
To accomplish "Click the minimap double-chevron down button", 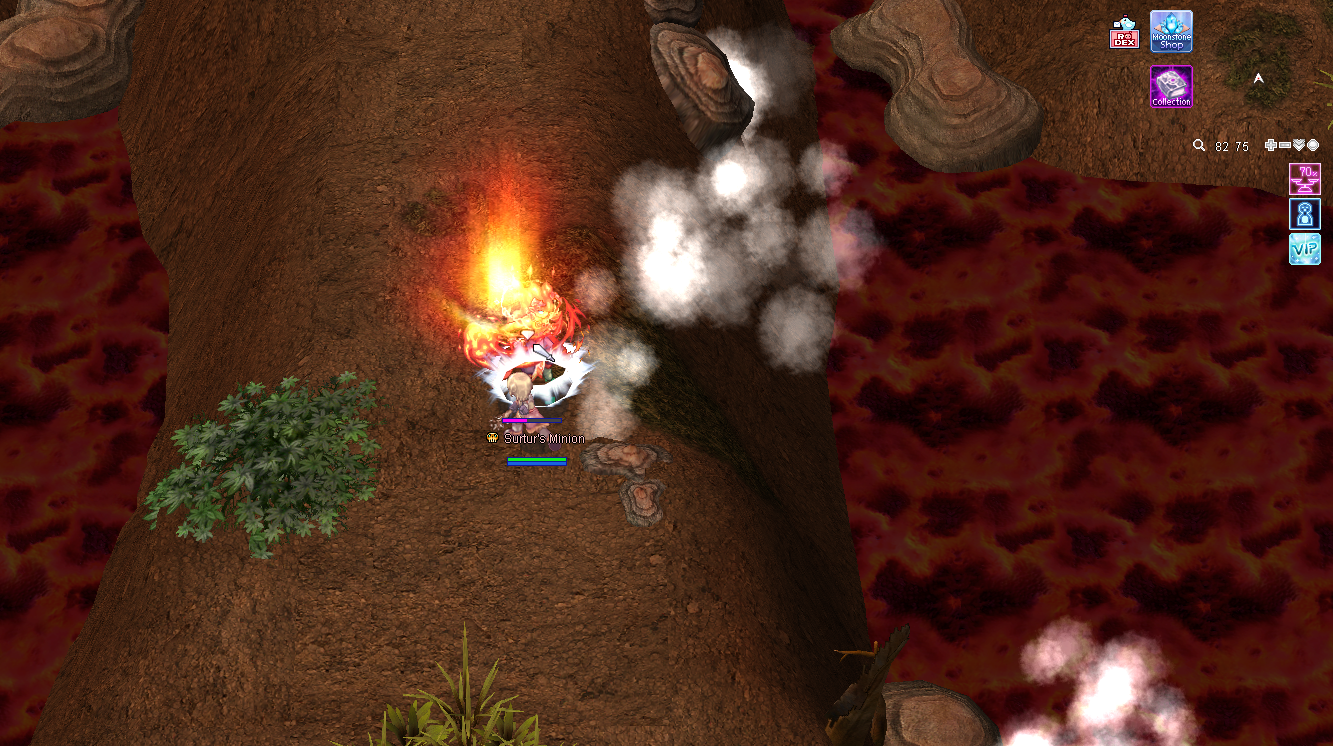I will click(x=1298, y=146).
